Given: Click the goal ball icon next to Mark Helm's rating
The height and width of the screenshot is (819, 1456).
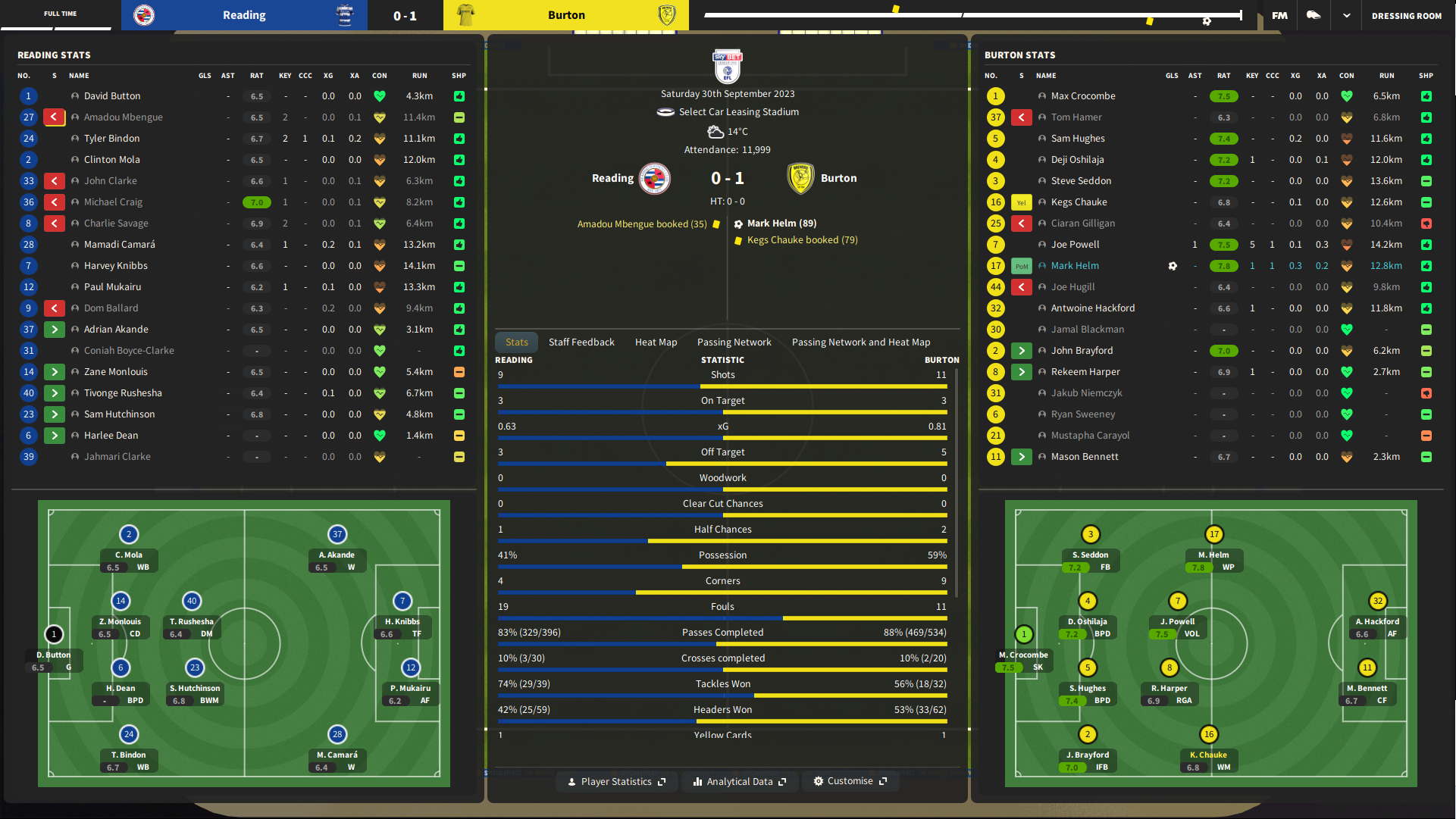Looking at the screenshot, I should 1173,266.
